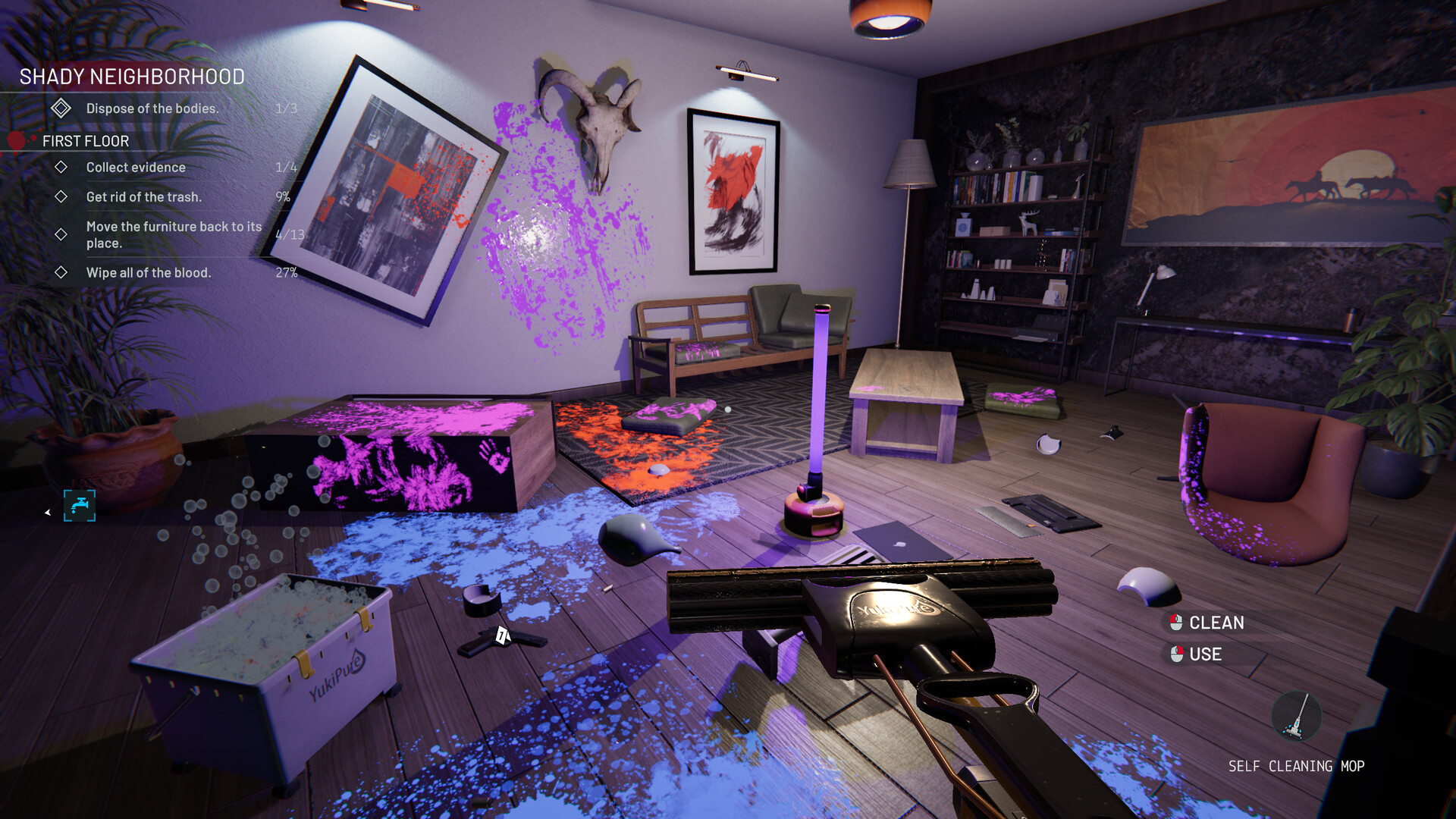Open the FIRST FLOOR section header
The height and width of the screenshot is (819, 1456).
tap(85, 141)
